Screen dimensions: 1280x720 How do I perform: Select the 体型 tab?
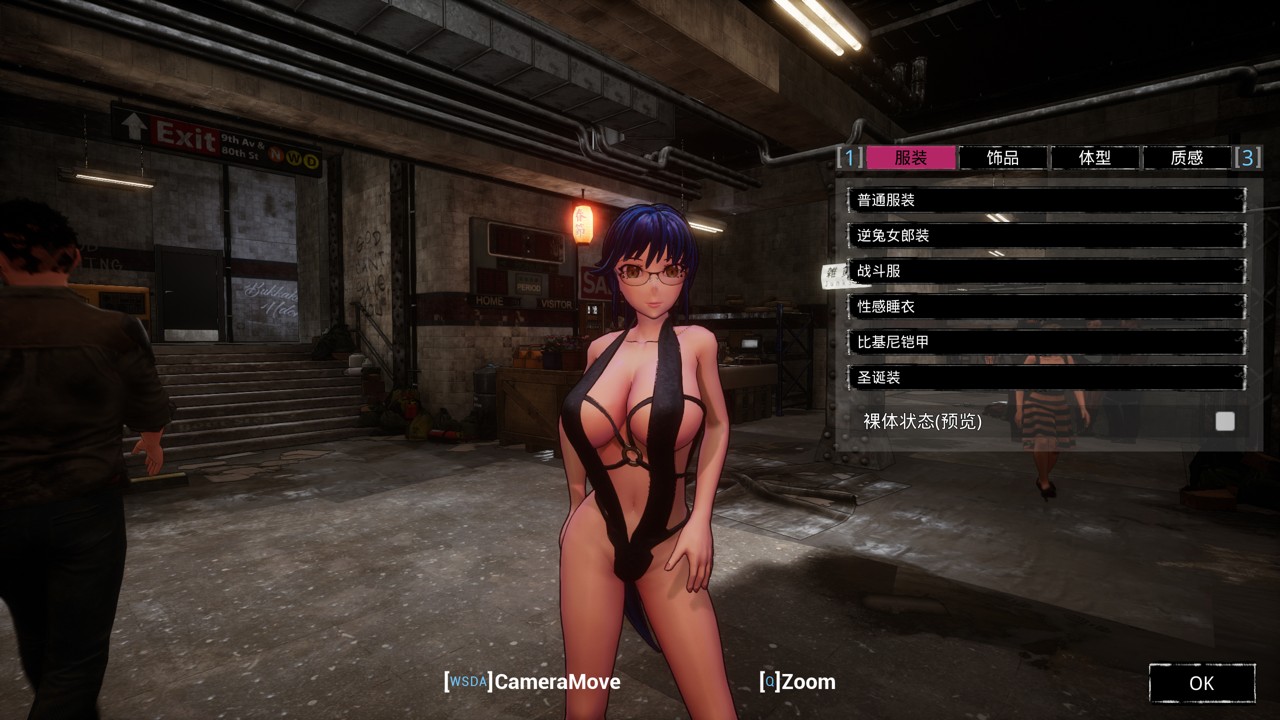(1094, 157)
